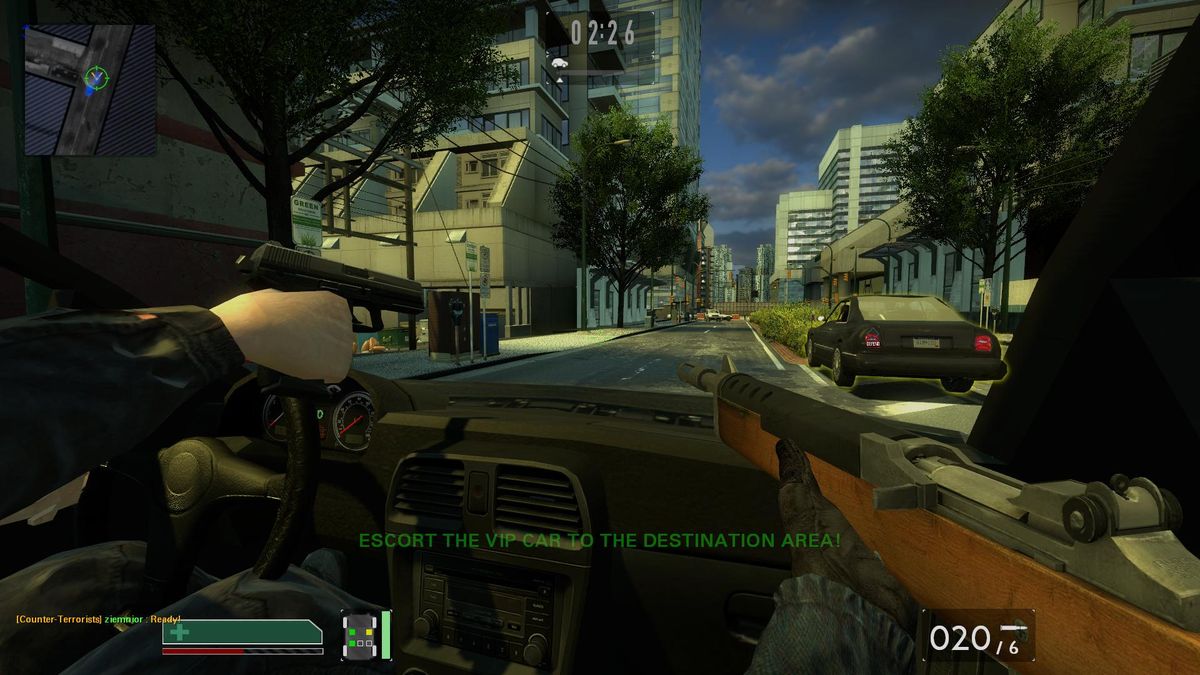This screenshot has height=675, width=1200.
Task: Select the rifle icon beside the ammo count
Action: coord(1016,627)
